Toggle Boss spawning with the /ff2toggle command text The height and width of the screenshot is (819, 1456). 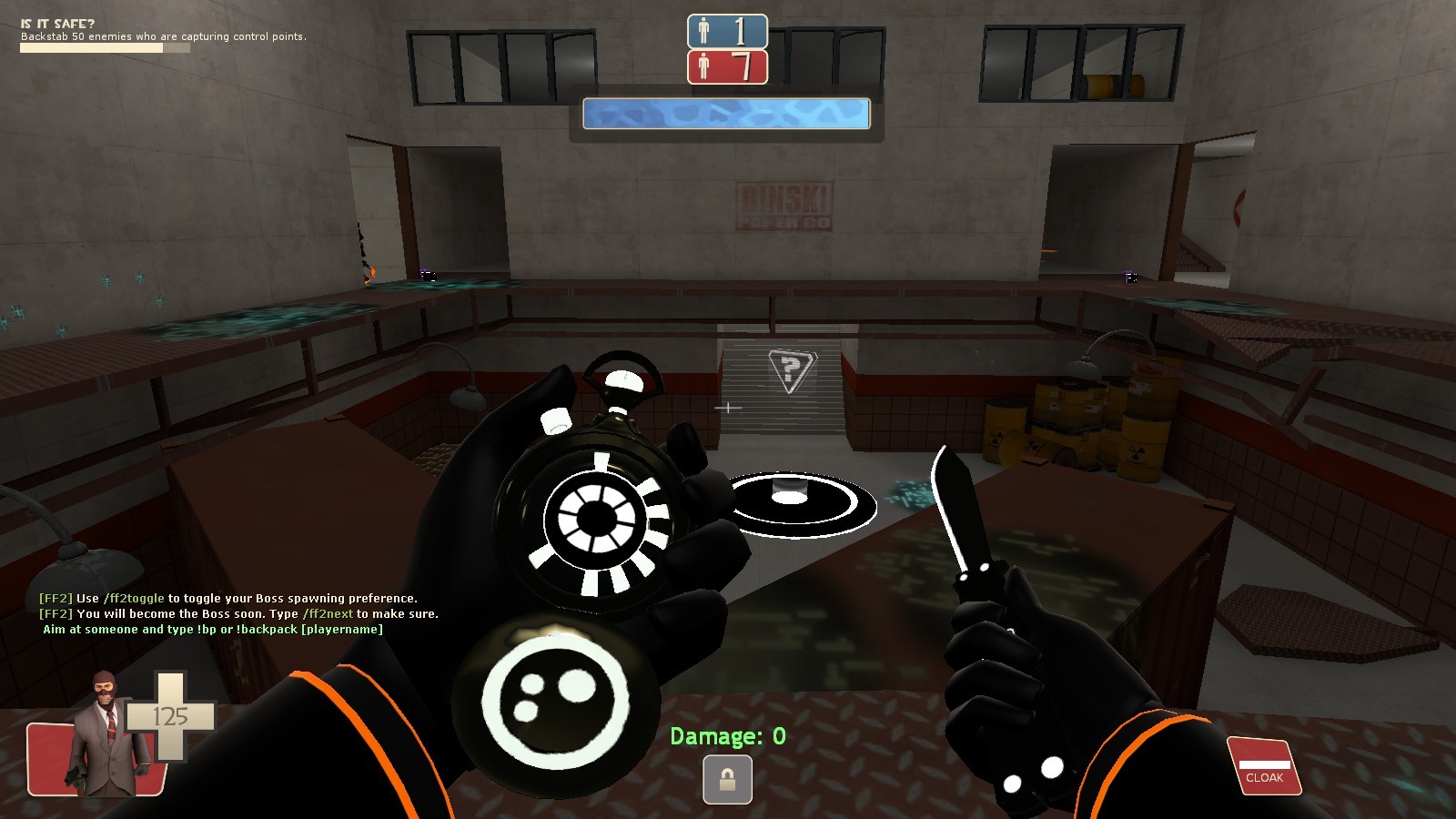(x=132, y=600)
